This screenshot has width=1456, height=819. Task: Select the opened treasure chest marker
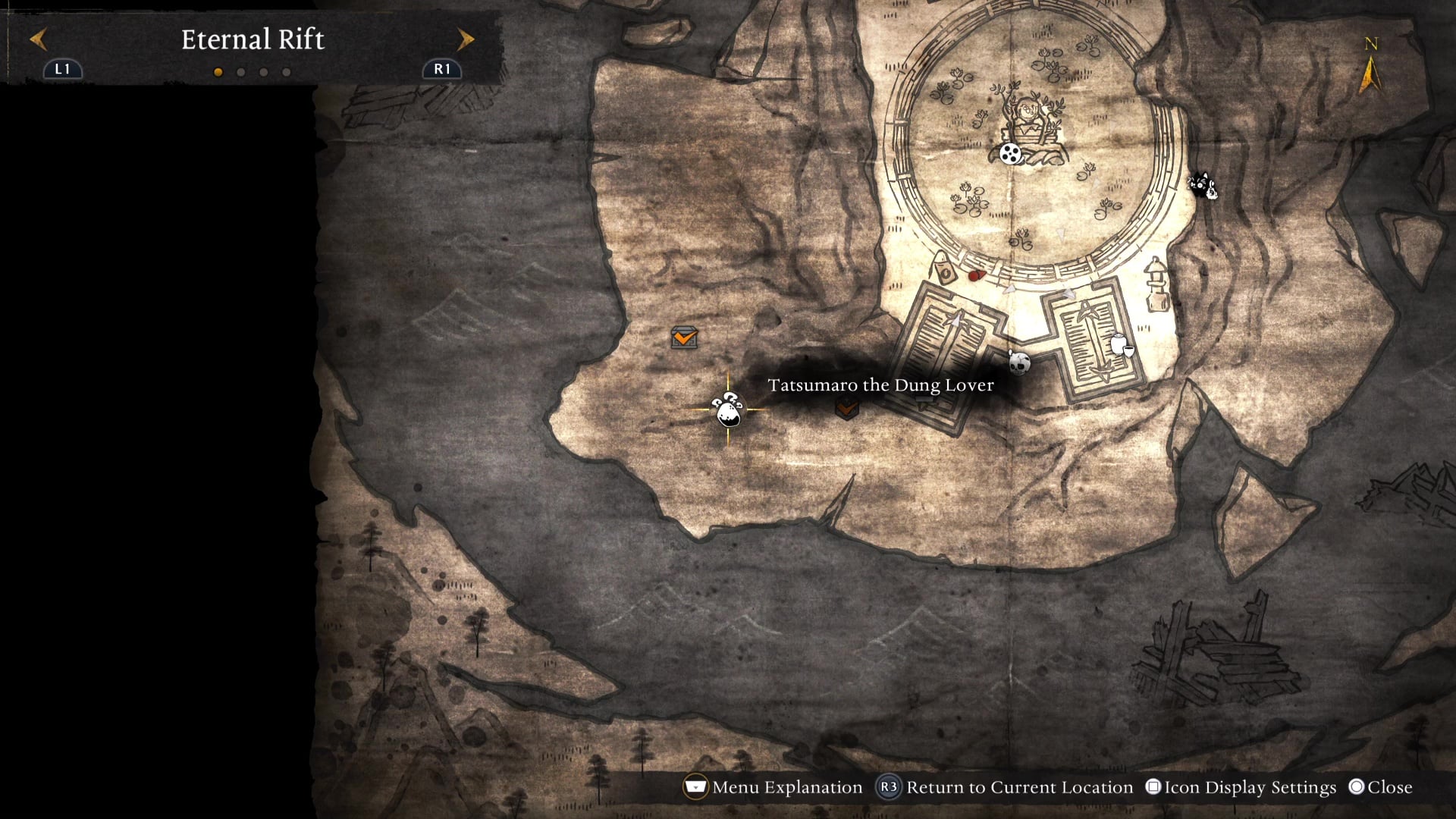pyautogui.click(x=684, y=337)
